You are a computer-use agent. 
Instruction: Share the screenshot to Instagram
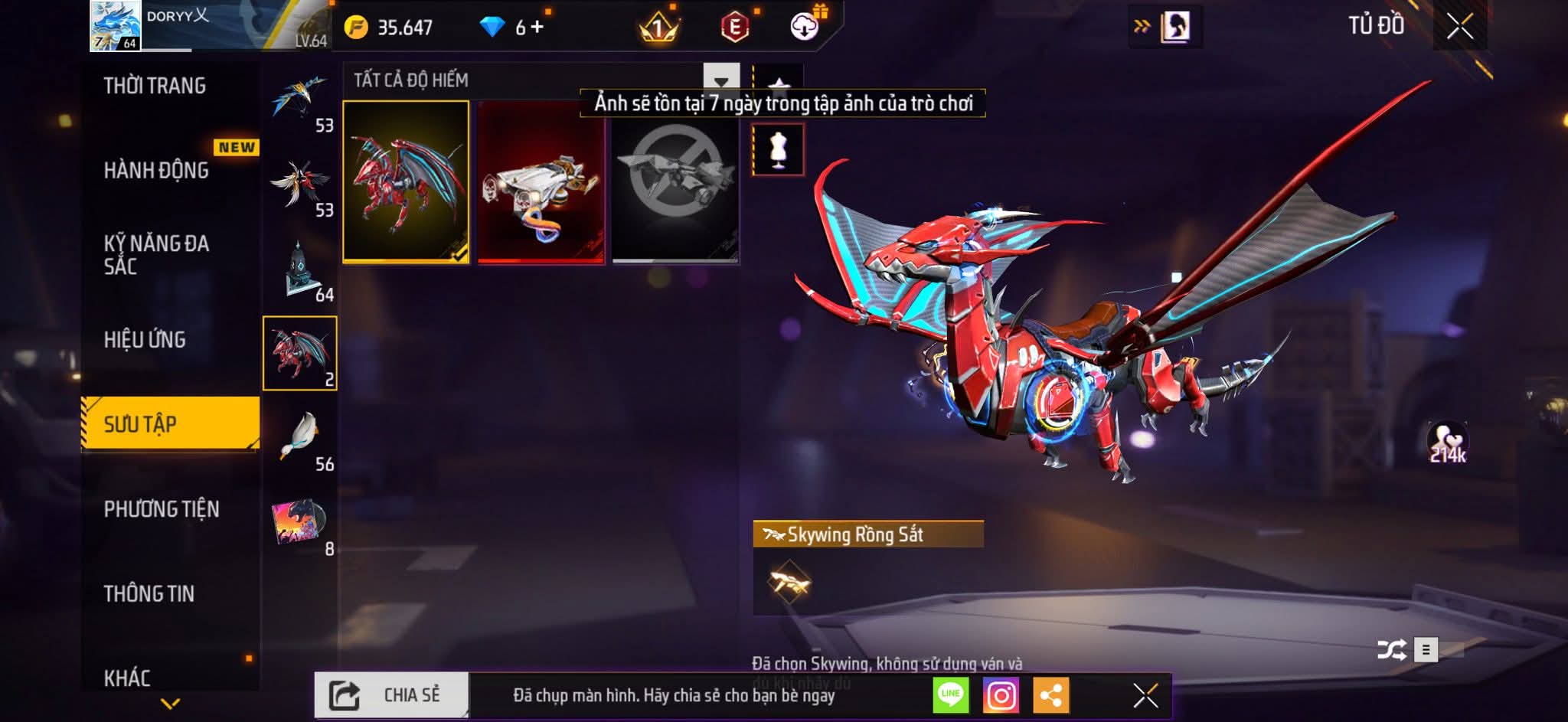tap(1001, 695)
